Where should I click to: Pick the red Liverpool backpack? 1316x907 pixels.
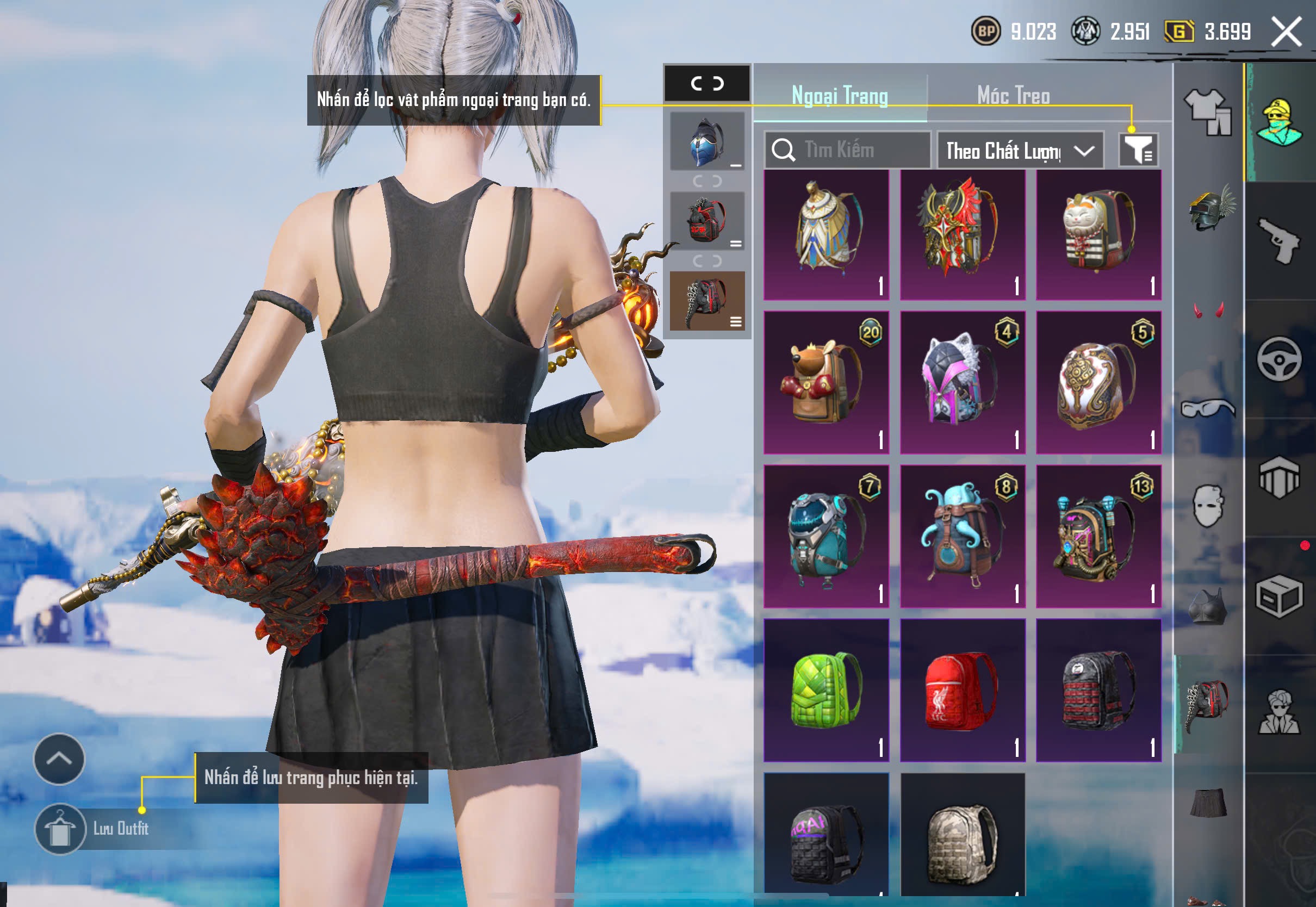click(x=963, y=690)
